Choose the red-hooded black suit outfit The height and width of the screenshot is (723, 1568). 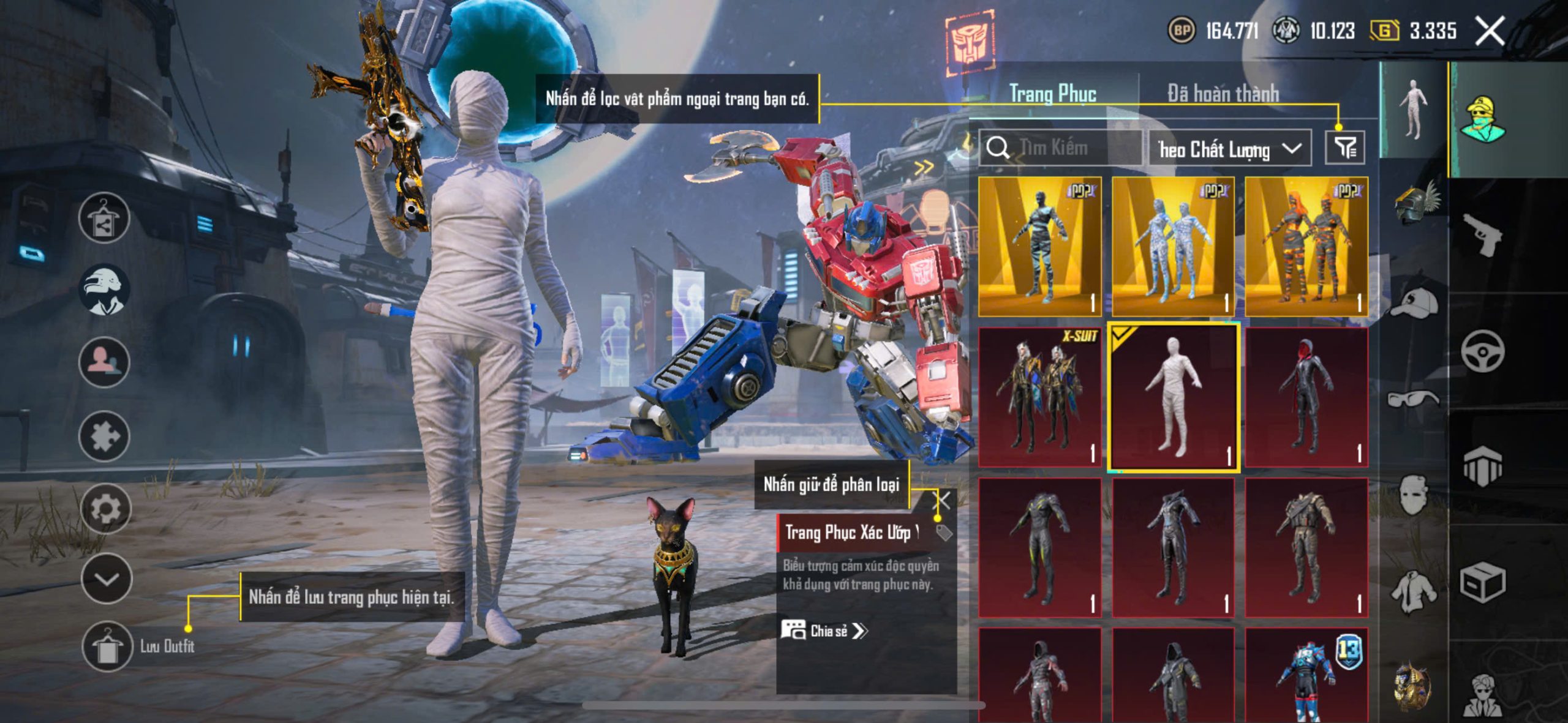coord(1306,397)
